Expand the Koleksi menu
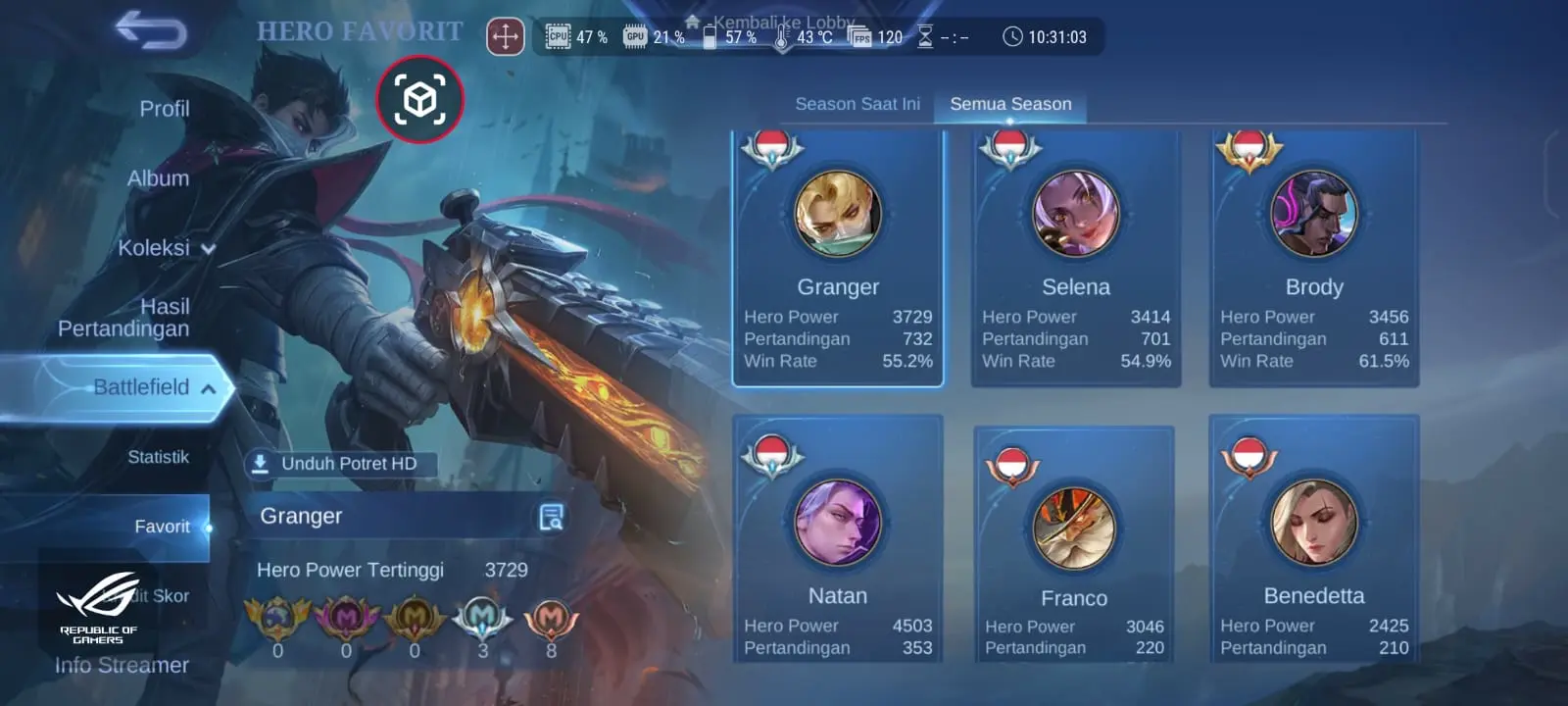Viewport: 1568px width, 706px height. (166, 248)
